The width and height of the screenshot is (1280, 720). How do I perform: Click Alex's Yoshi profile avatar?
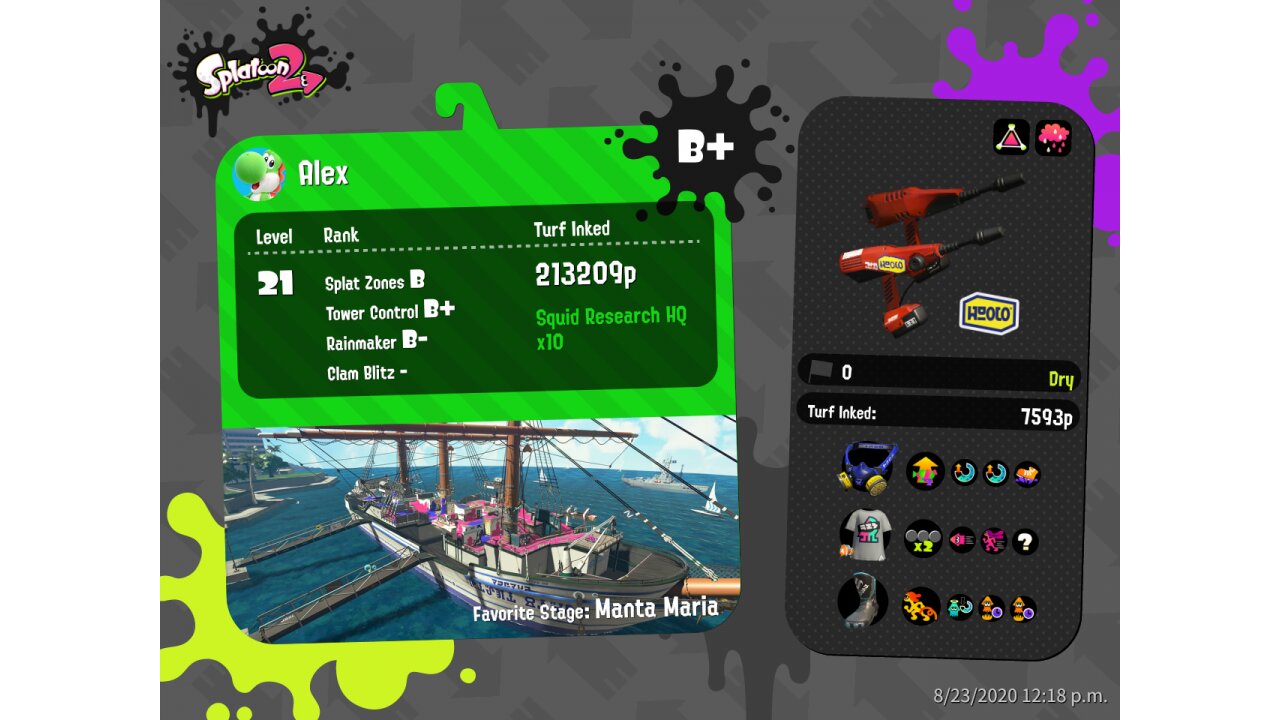tap(259, 174)
